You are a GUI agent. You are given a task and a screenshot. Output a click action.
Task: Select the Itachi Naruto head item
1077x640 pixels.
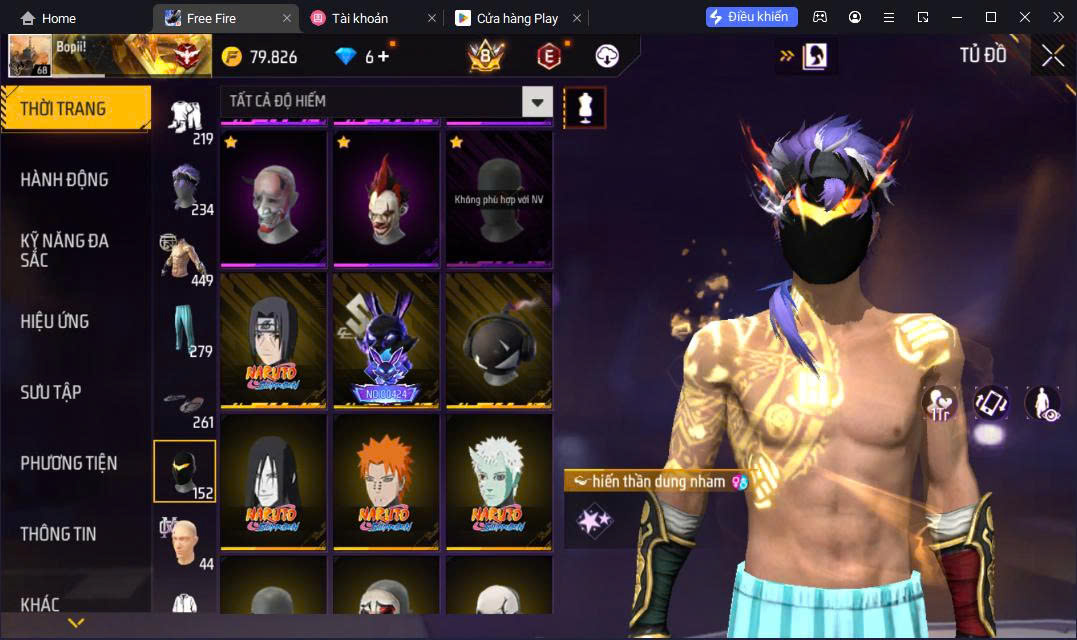pos(273,340)
